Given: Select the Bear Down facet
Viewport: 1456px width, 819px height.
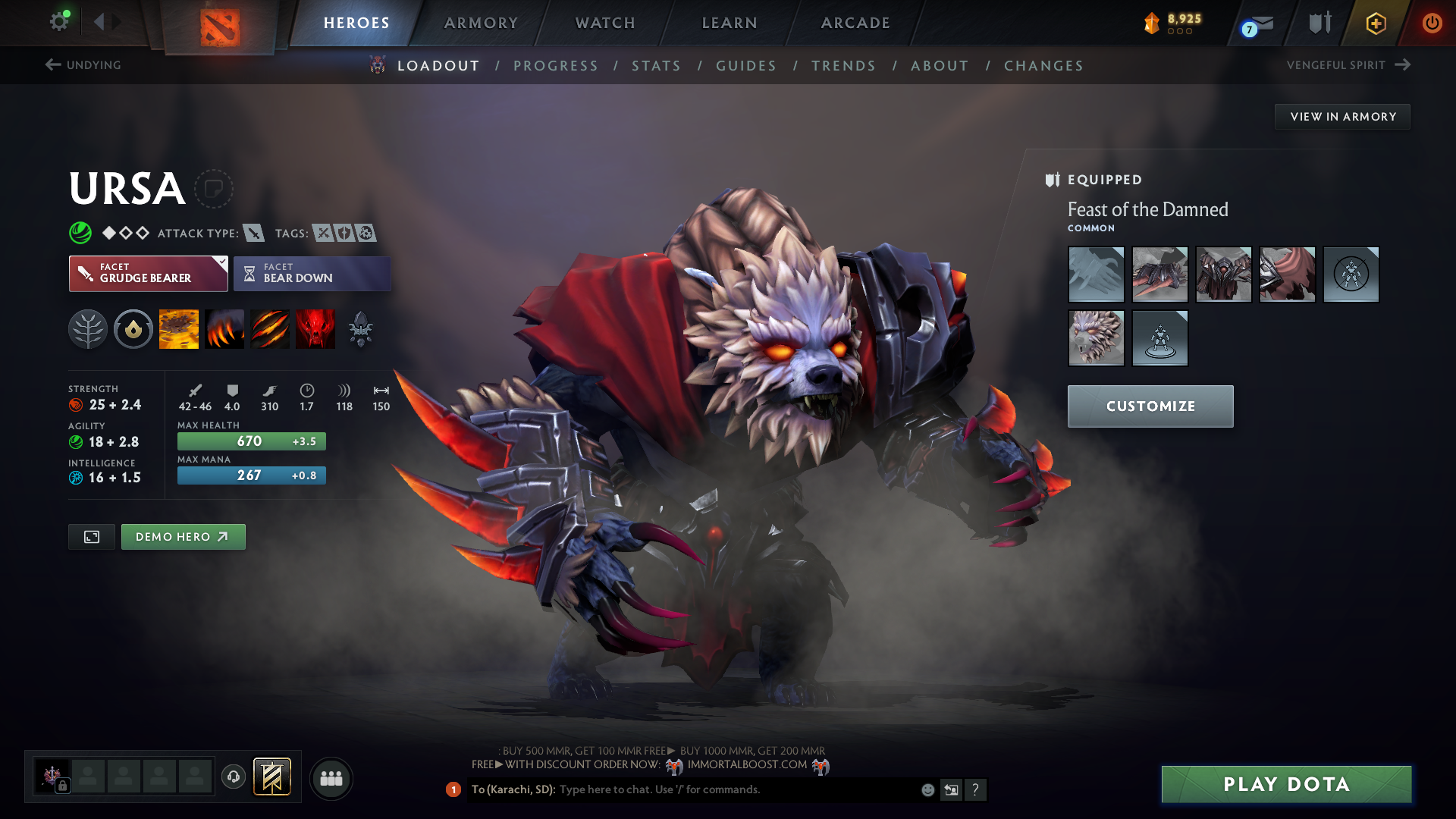Looking at the screenshot, I should [x=312, y=274].
